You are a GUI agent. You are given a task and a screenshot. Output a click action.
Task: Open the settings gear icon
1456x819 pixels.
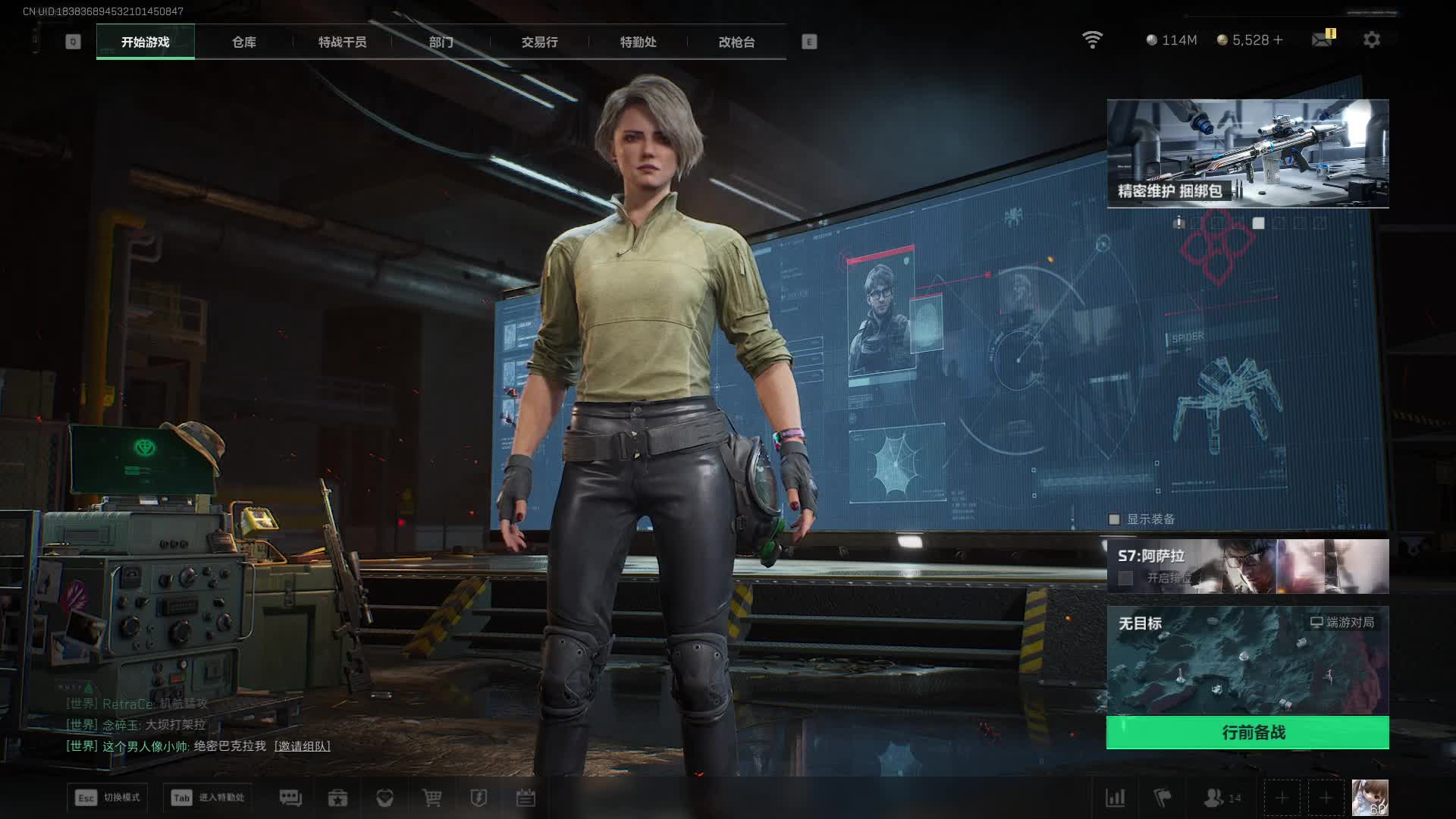pos(1371,39)
